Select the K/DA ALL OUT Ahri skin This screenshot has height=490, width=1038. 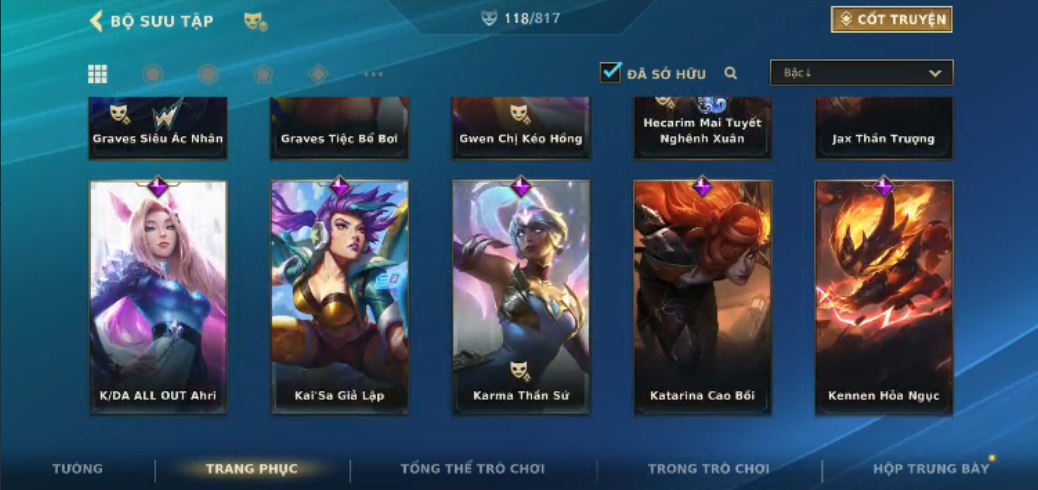point(158,297)
